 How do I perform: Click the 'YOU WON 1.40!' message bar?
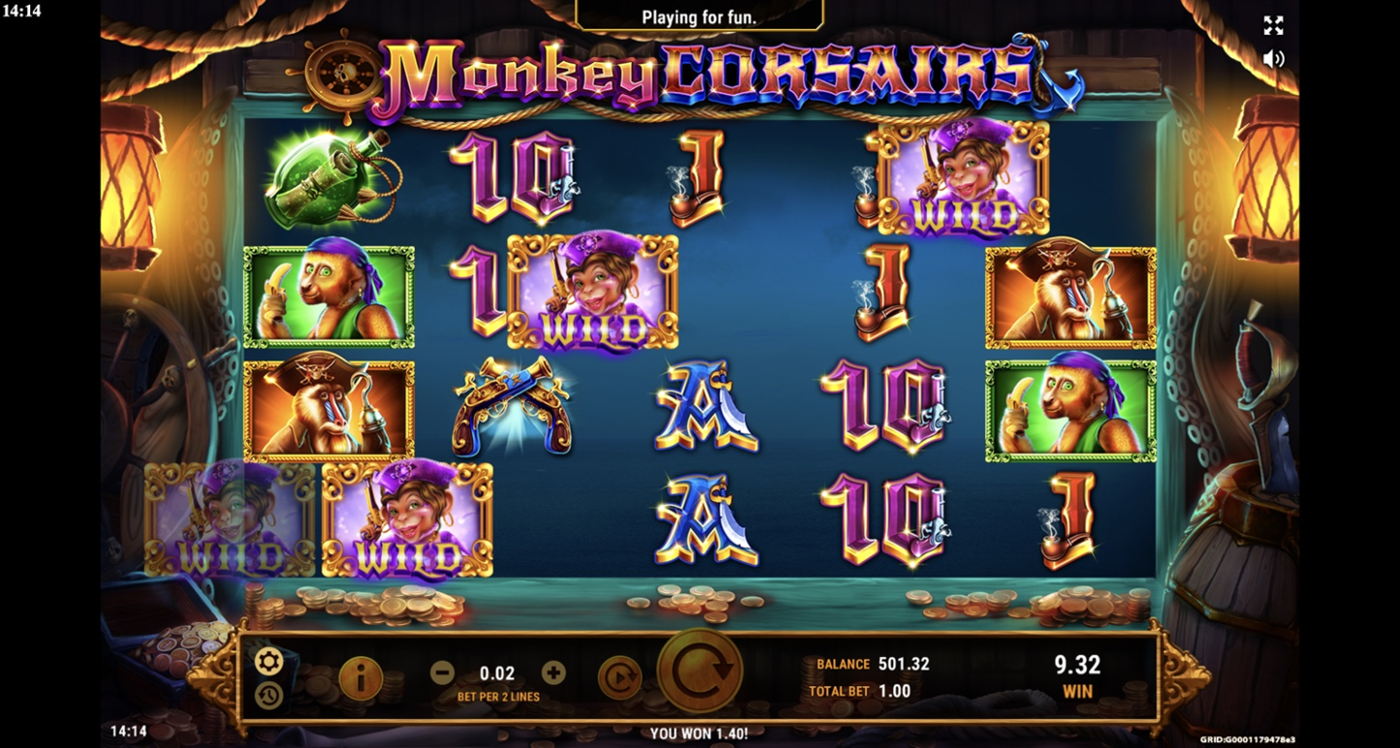(699, 733)
